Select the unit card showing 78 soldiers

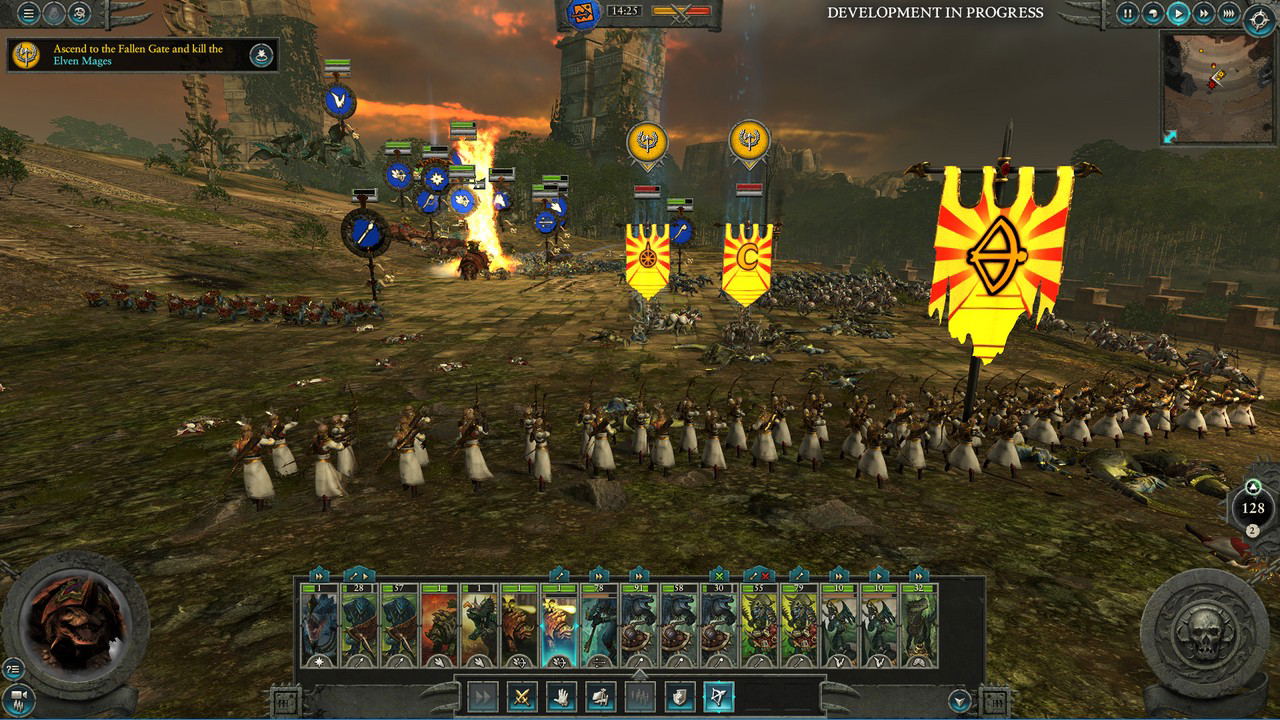[x=599, y=626]
